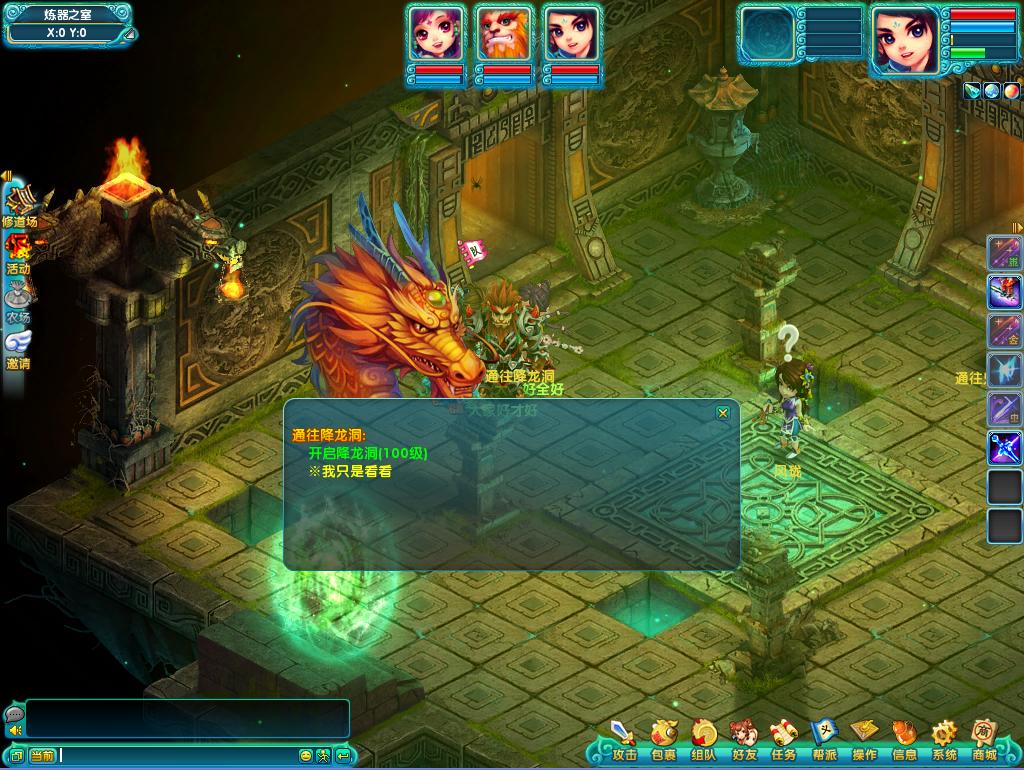Show the 好友 friends list

coord(743,740)
